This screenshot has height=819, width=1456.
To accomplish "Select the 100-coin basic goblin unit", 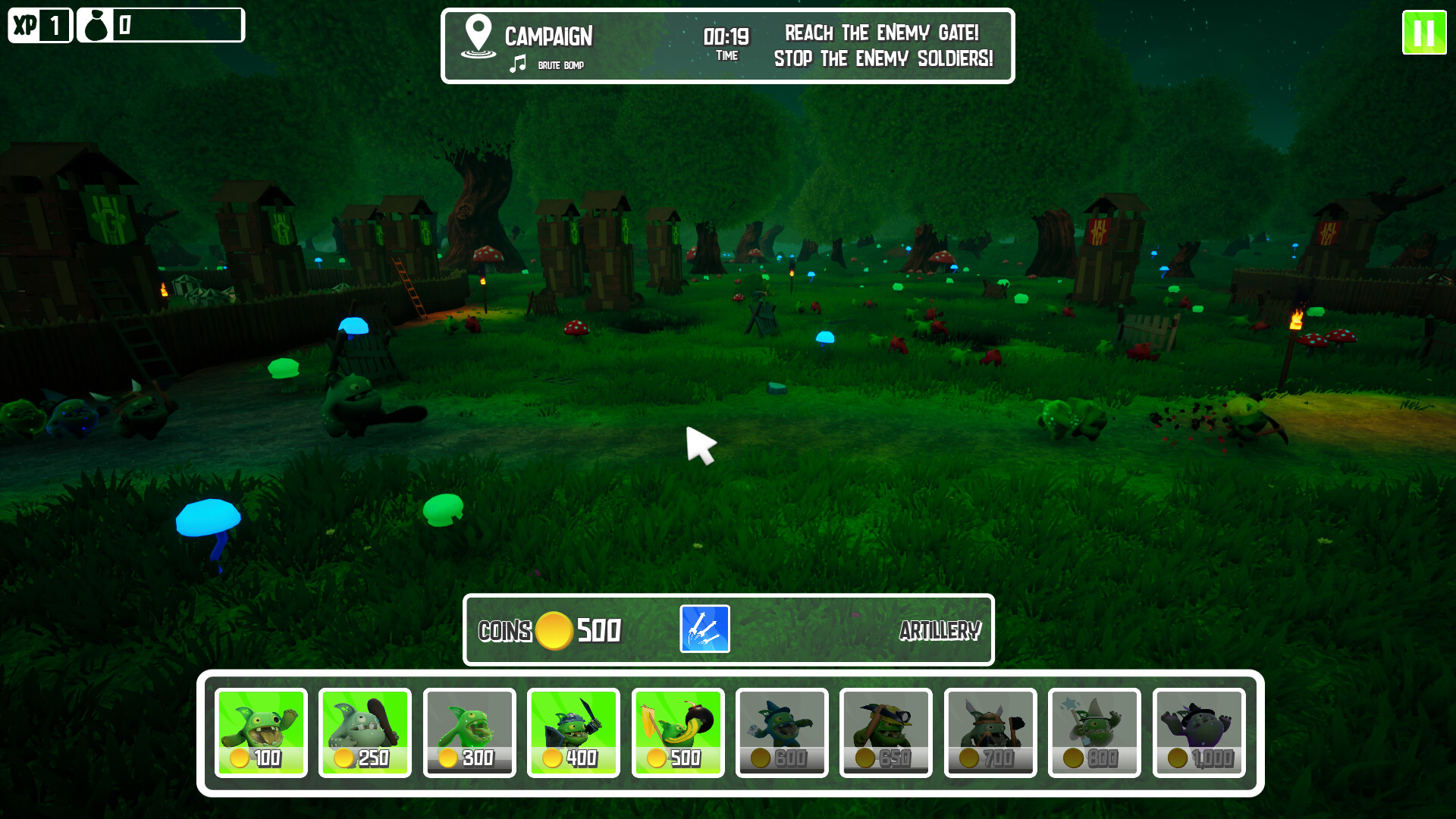I will click(261, 731).
